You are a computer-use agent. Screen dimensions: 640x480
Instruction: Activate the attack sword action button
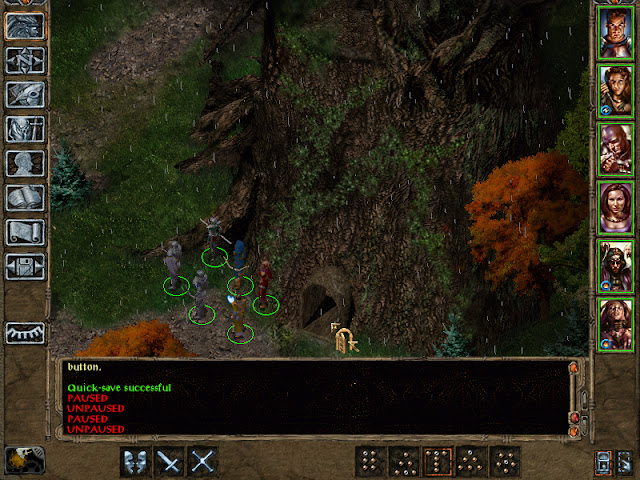click(x=170, y=461)
